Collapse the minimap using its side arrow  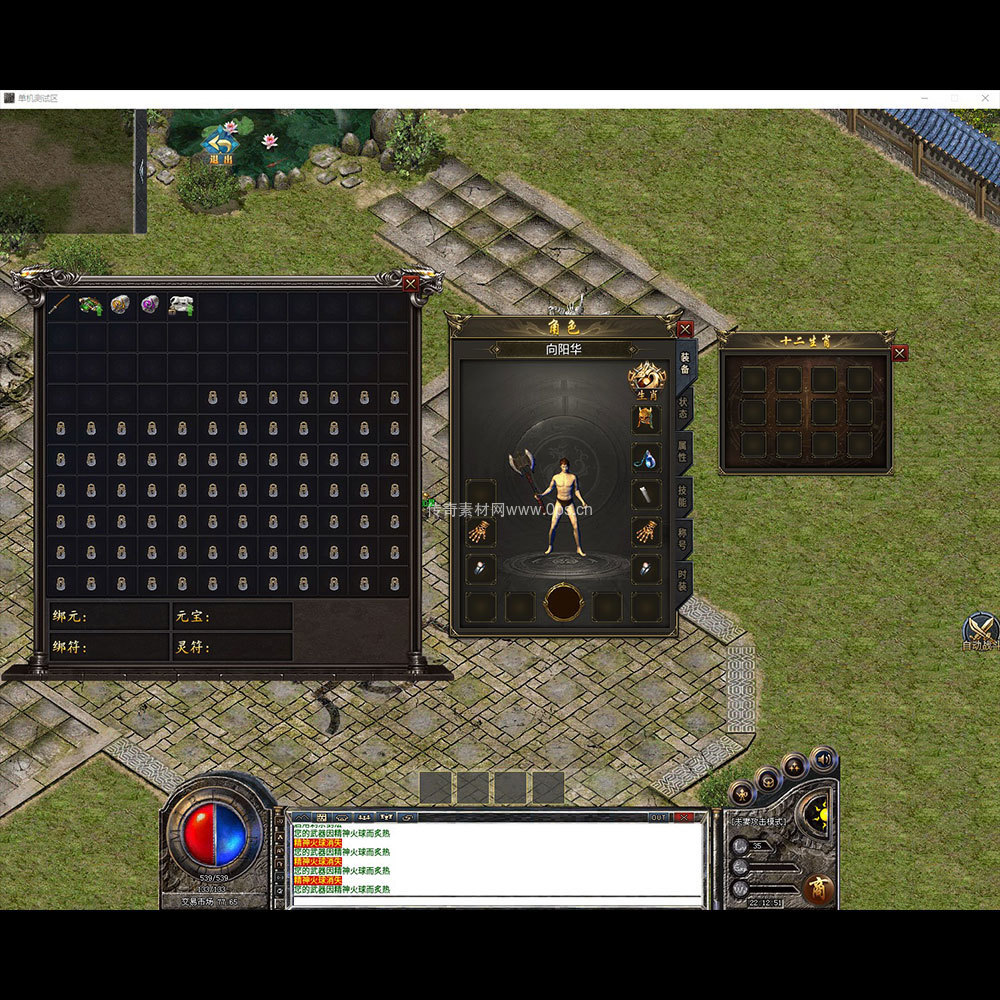click(141, 169)
